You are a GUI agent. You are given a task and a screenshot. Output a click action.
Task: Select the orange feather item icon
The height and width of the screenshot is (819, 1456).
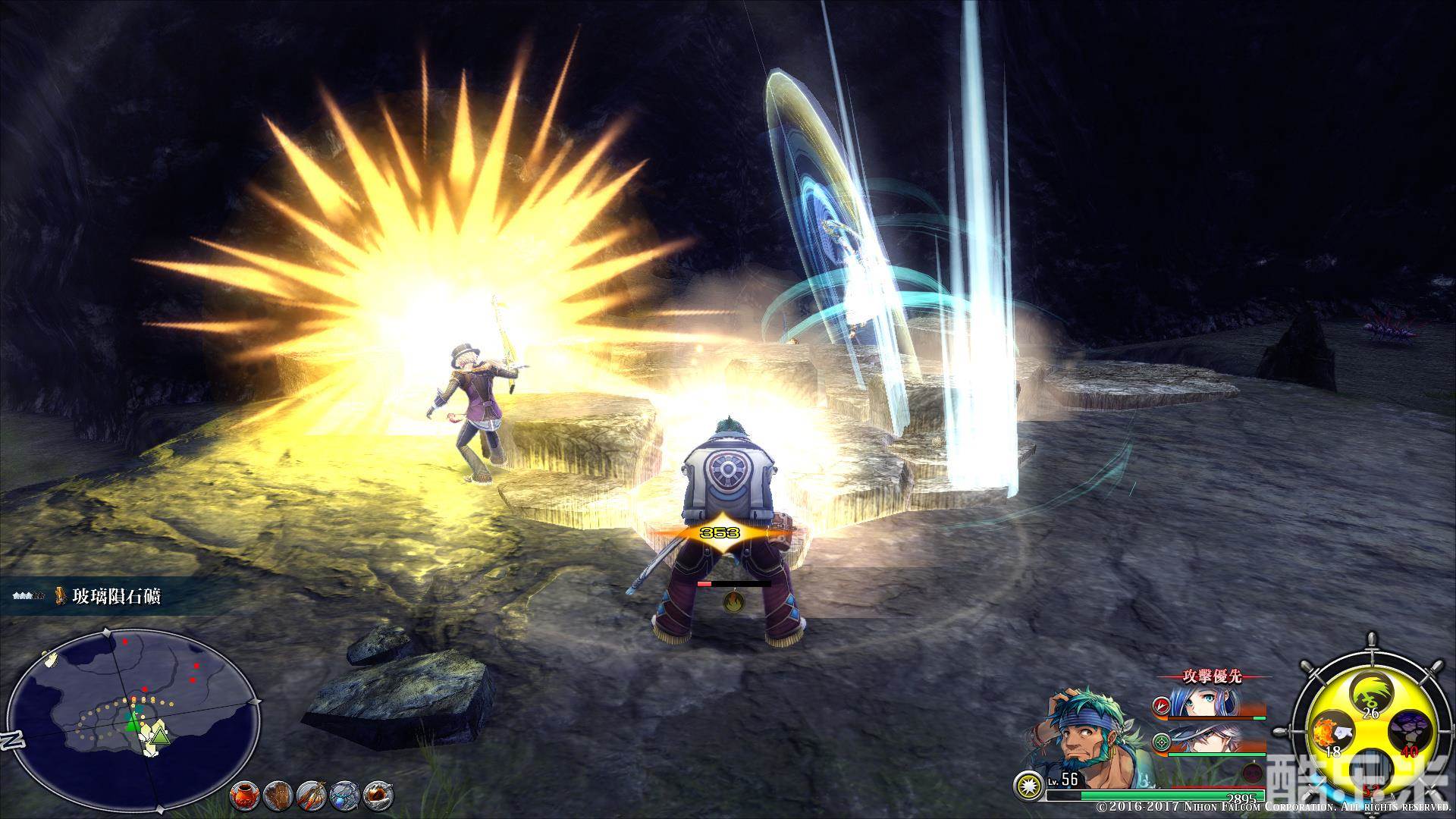[312, 793]
